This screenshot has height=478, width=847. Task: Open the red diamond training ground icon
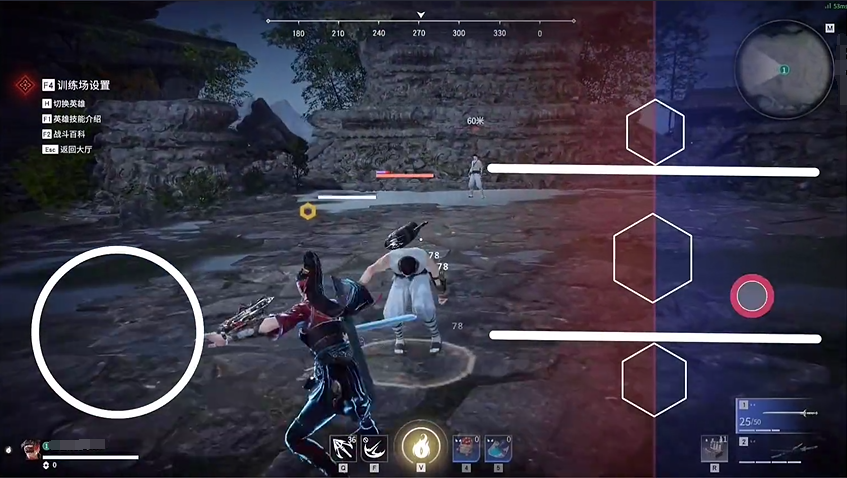point(24,86)
